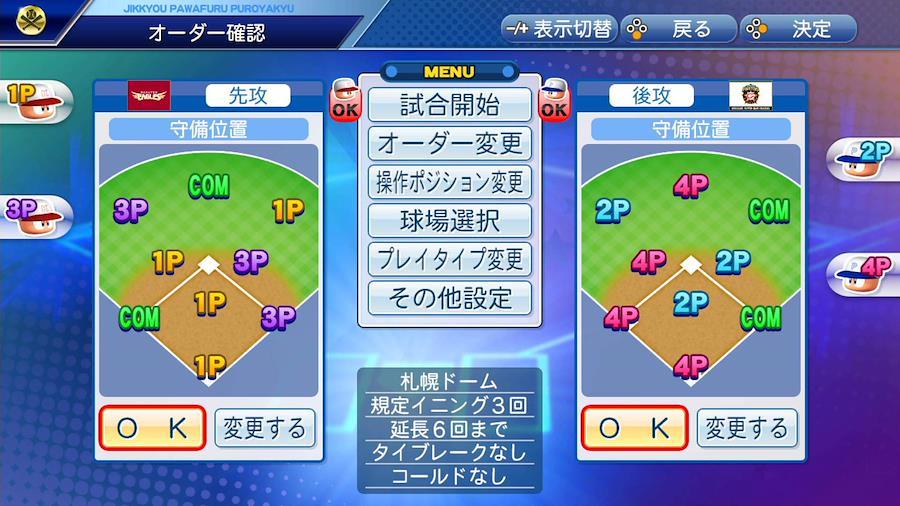900x506 pixels.
Task: Start the match with 試合開始
Action: click(x=449, y=105)
